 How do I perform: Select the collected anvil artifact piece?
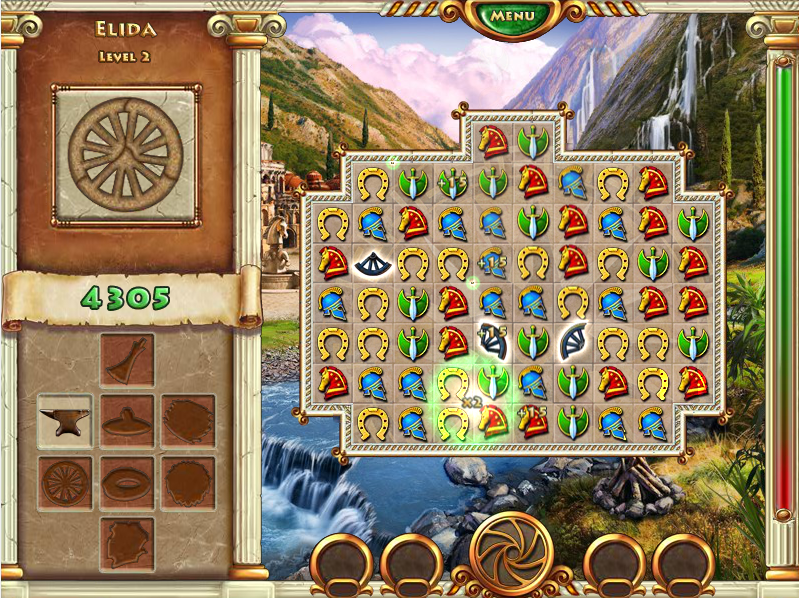[x=65, y=420]
